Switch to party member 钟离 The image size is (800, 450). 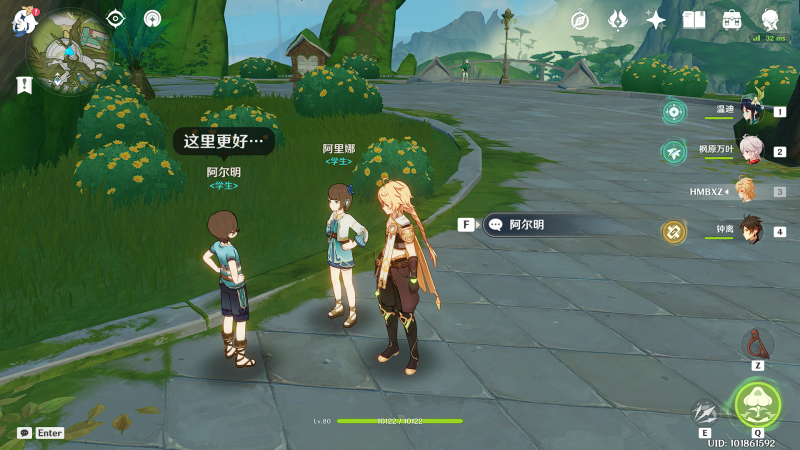tap(749, 231)
